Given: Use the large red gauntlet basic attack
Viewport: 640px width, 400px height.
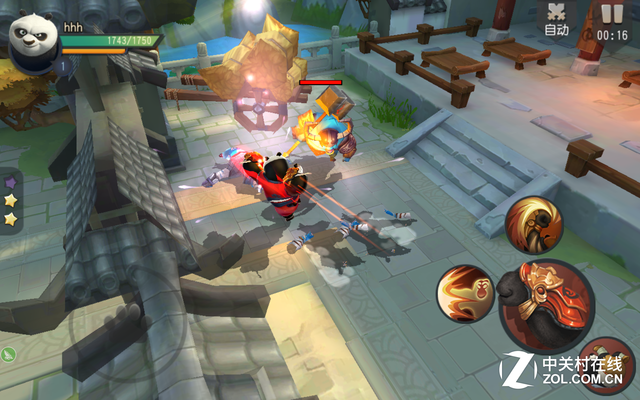Looking at the screenshot, I should click(x=547, y=303).
